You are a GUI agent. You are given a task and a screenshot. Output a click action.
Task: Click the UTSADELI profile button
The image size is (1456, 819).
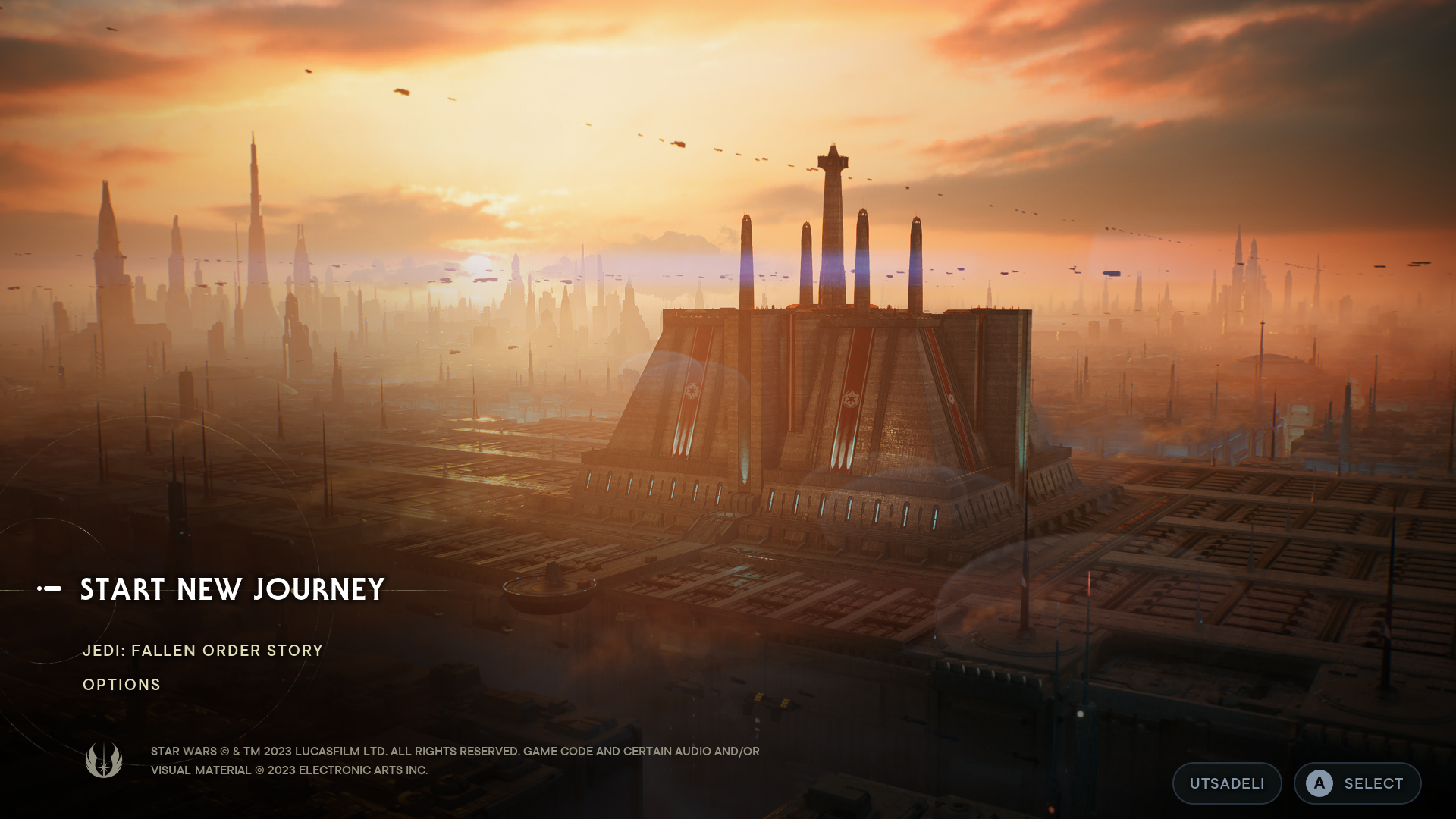coord(1226,783)
